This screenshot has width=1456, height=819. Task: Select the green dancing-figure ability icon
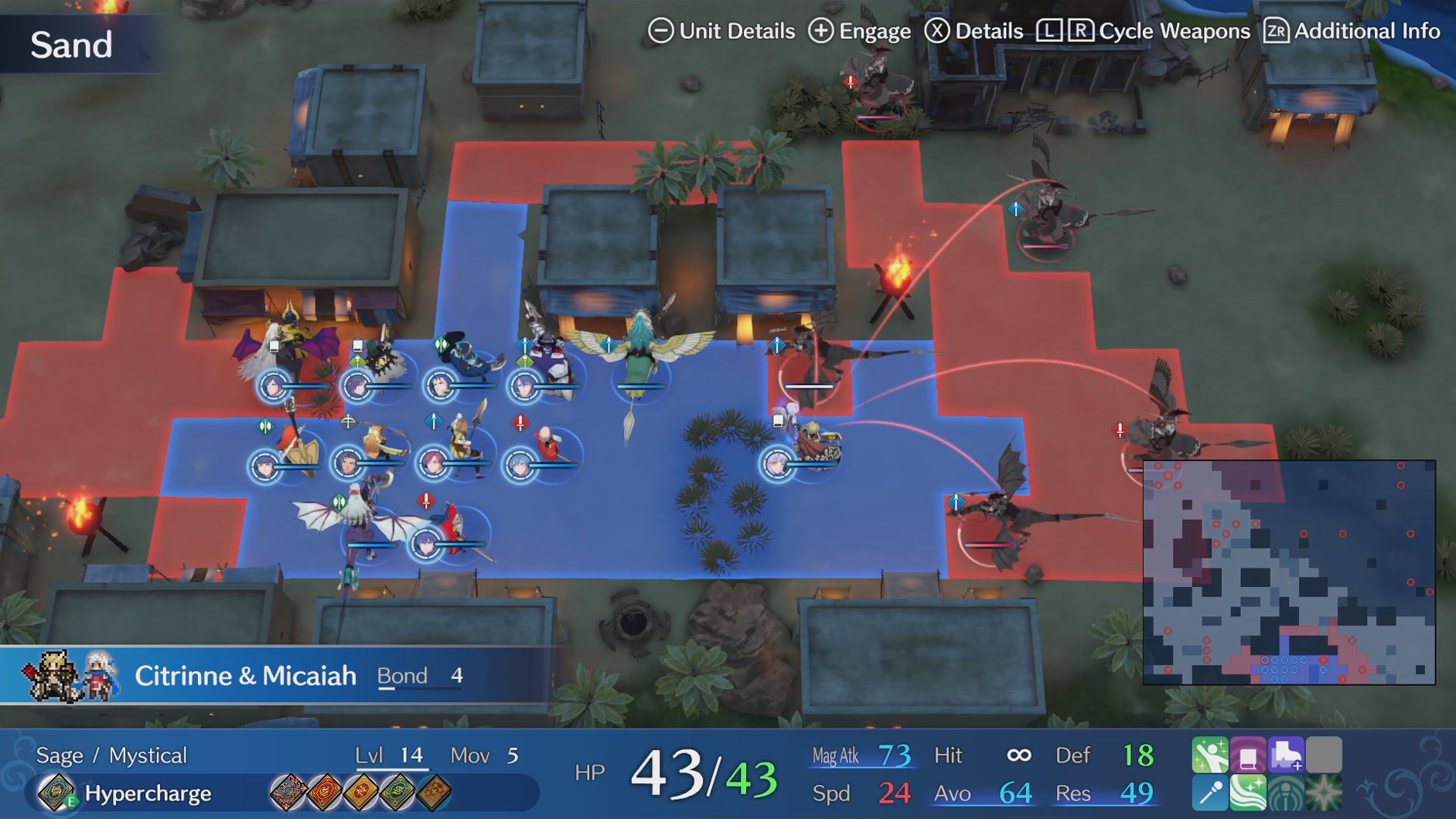[x=1210, y=754]
